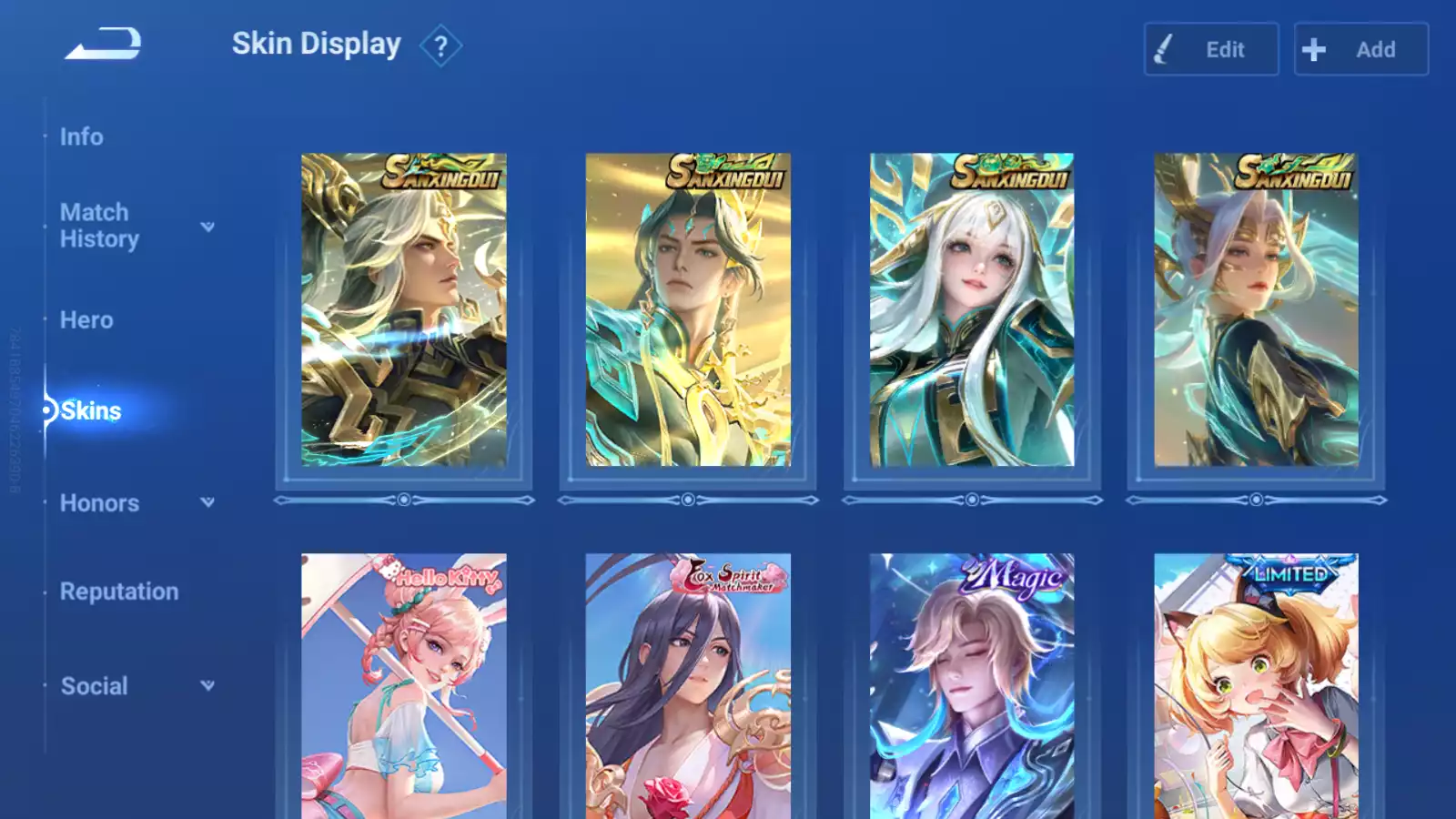
Task: Open the Honors tab
Action: (99, 503)
